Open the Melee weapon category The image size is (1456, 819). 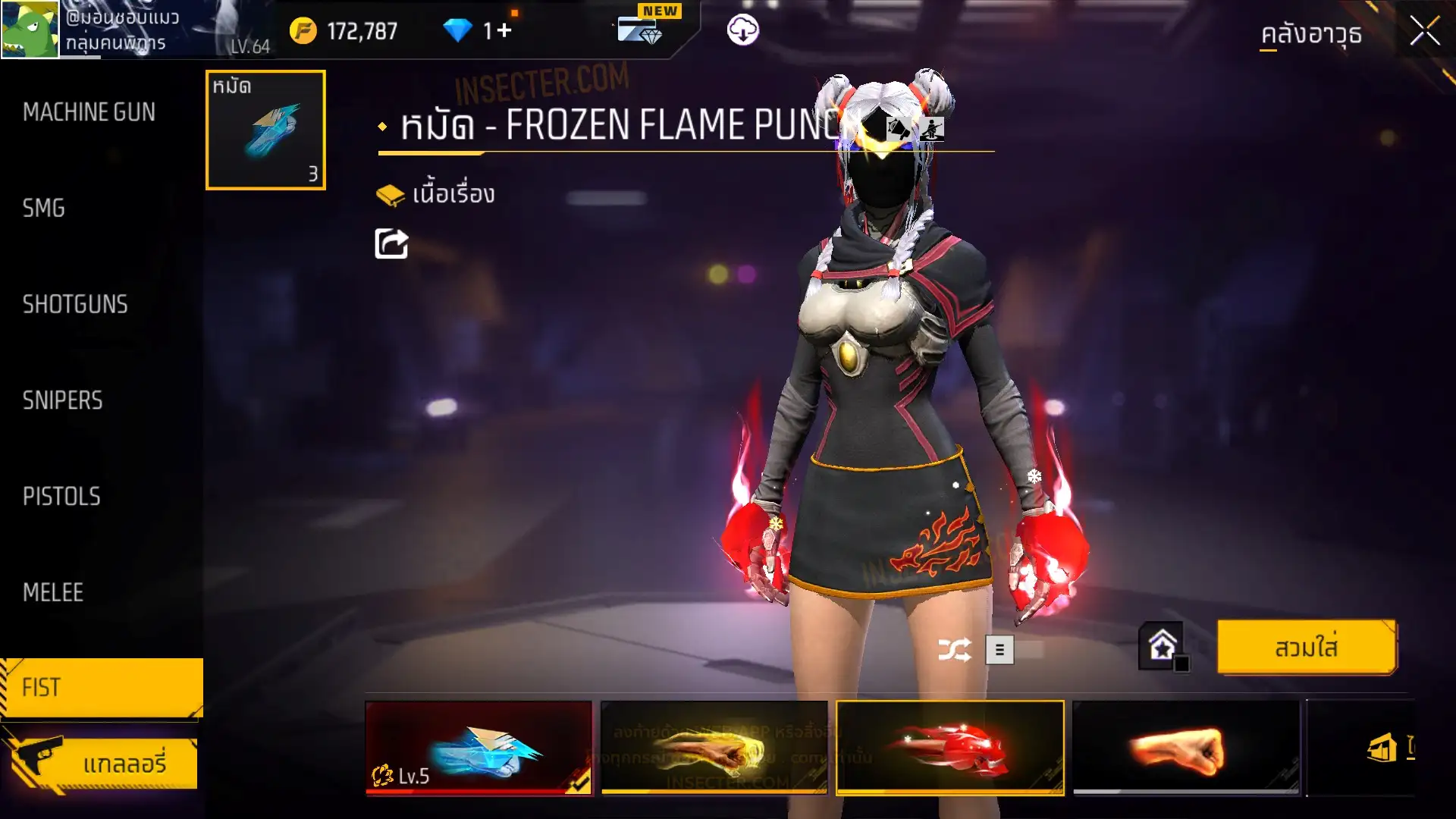click(53, 592)
